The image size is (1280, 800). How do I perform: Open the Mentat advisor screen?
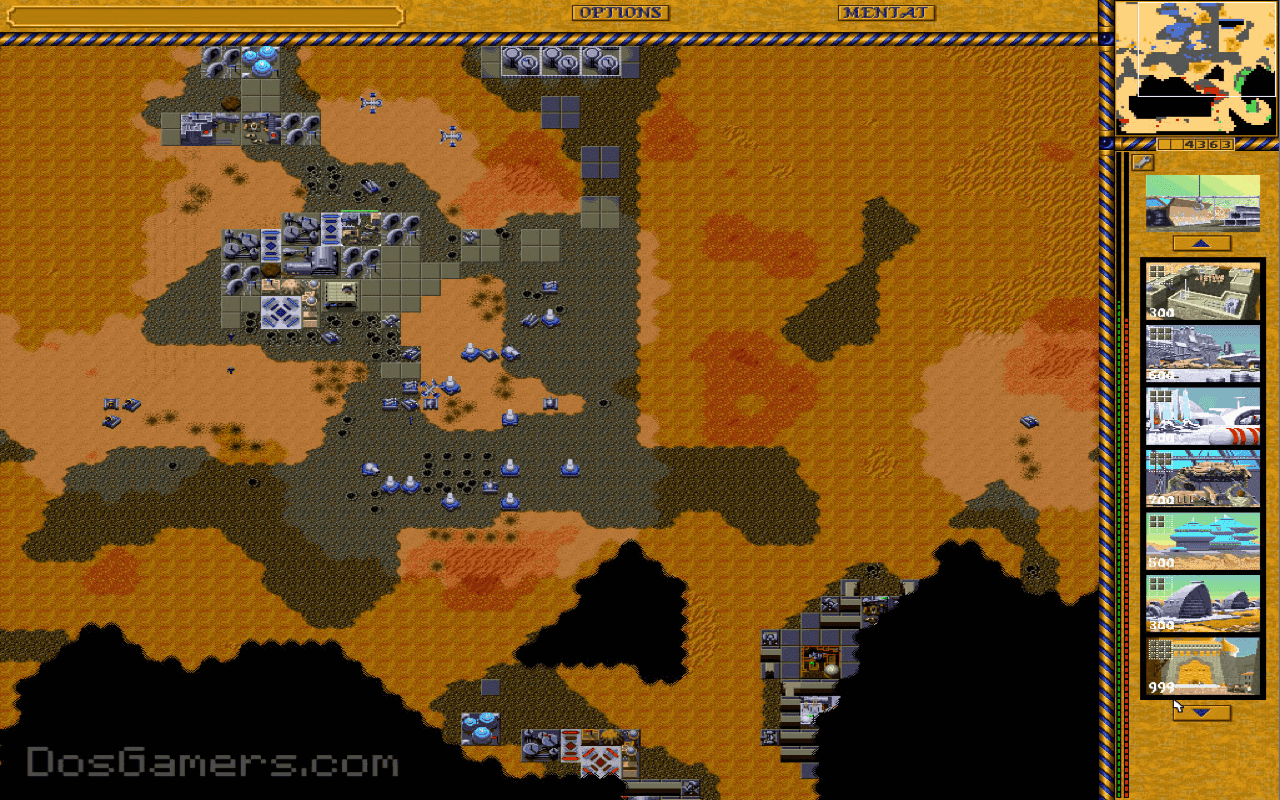[x=884, y=13]
